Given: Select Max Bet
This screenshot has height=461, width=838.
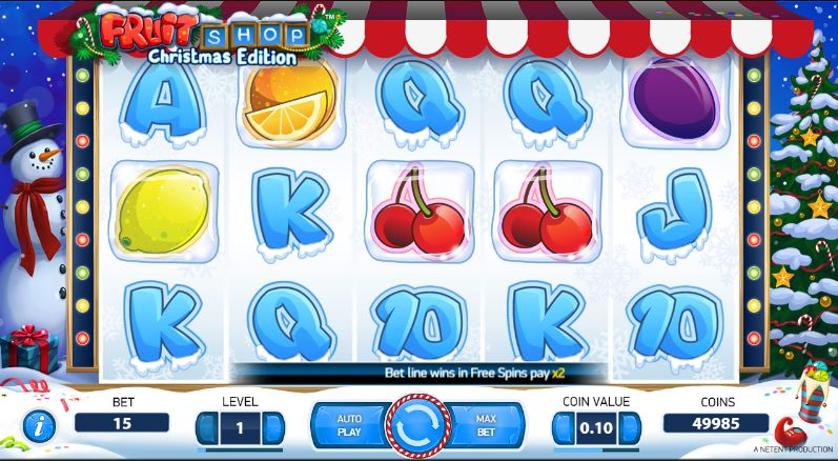Looking at the screenshot, I should [x=487, y=426].
